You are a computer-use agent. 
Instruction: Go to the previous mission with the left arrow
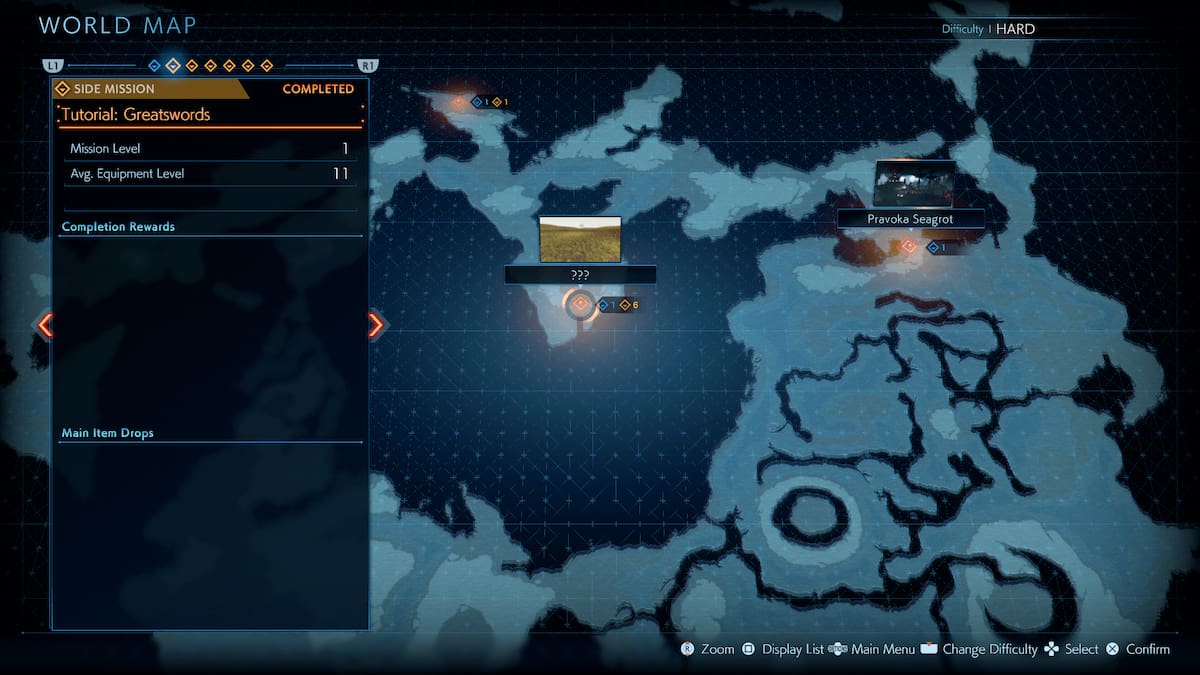(44, 324)
